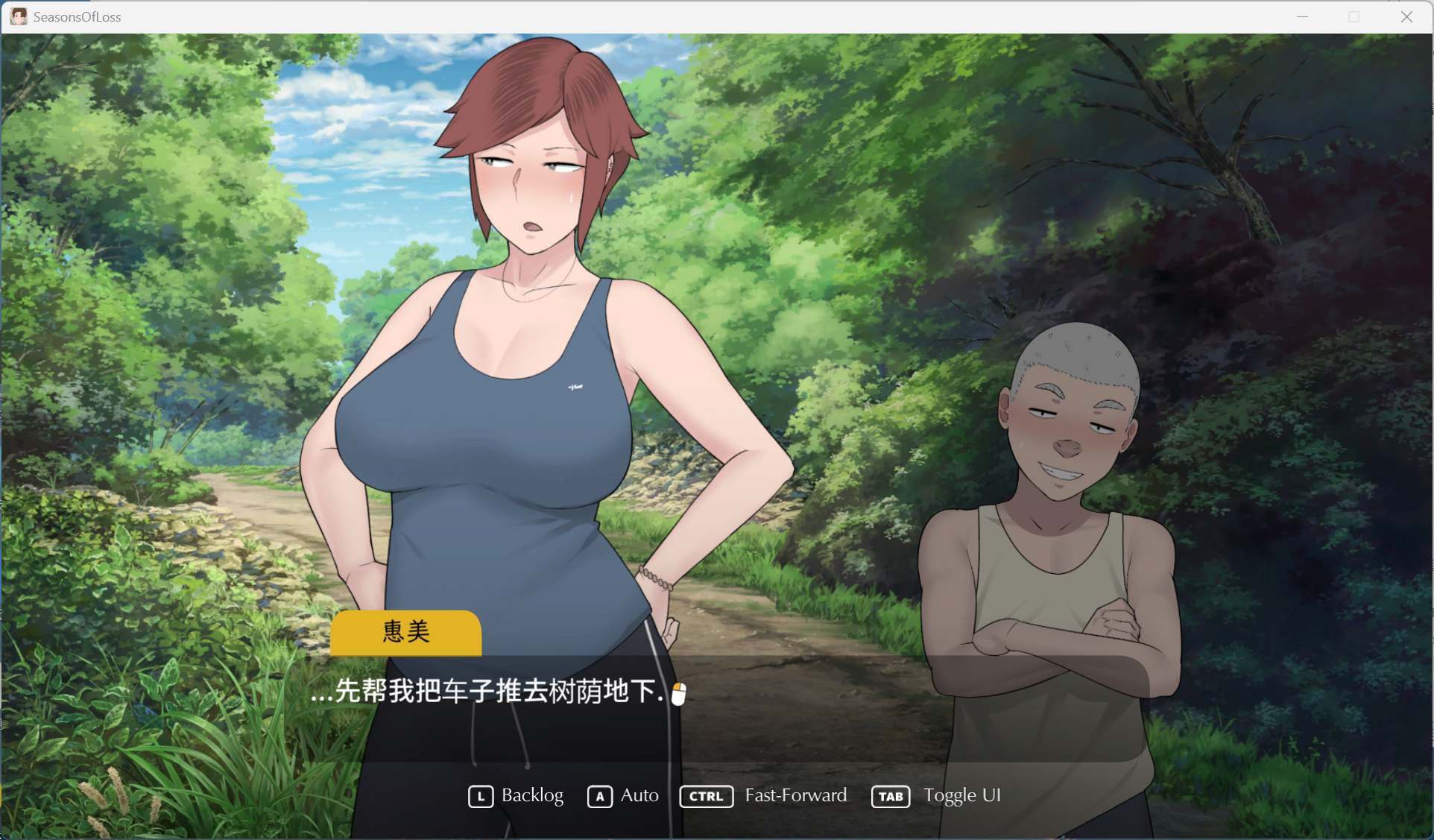Click the mouse click-to-continue indicator
The height and width of the screenshot is (840, 1434).
click(679, 692)
